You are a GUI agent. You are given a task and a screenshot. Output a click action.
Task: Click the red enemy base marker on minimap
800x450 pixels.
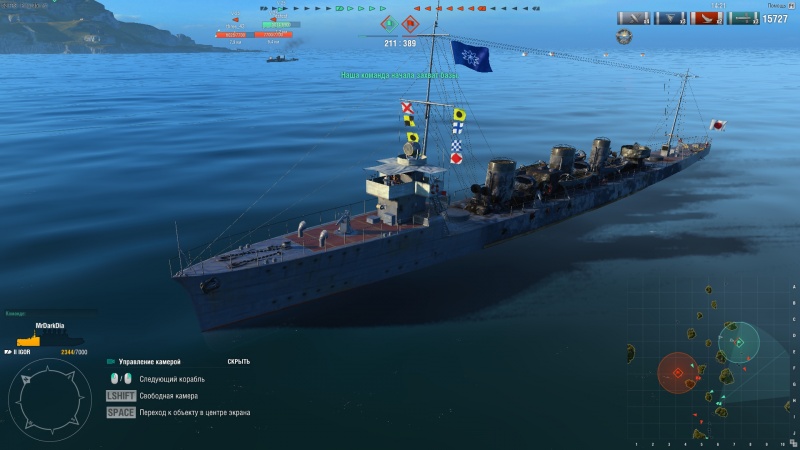point(677,373)
